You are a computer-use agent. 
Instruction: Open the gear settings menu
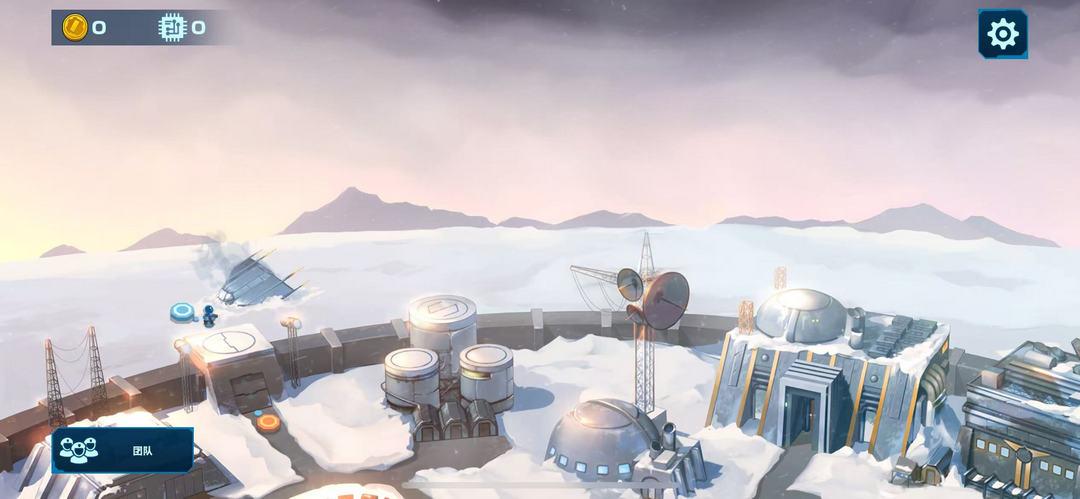[1002, 34]
